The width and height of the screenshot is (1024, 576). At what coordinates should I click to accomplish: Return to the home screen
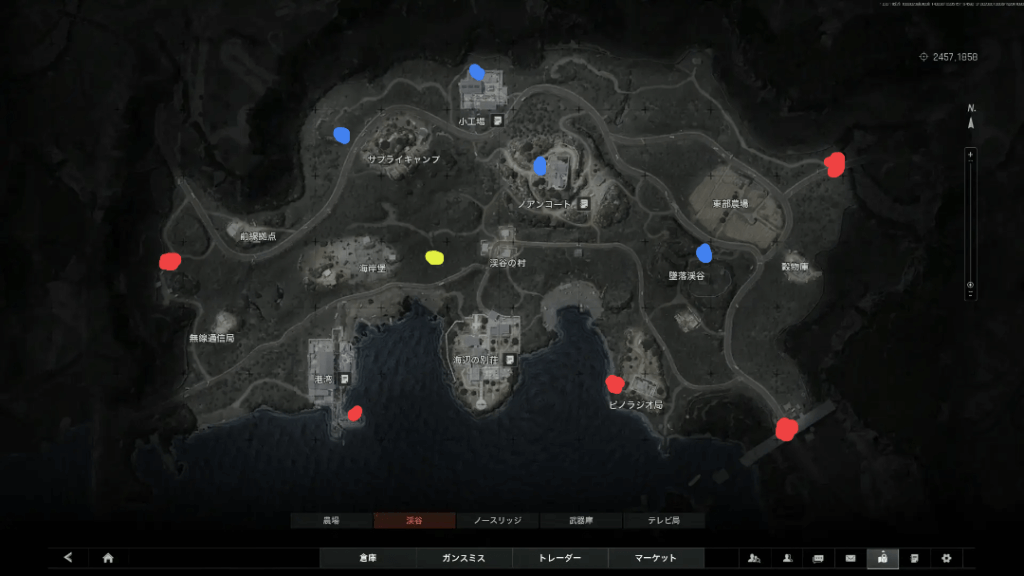108,558
